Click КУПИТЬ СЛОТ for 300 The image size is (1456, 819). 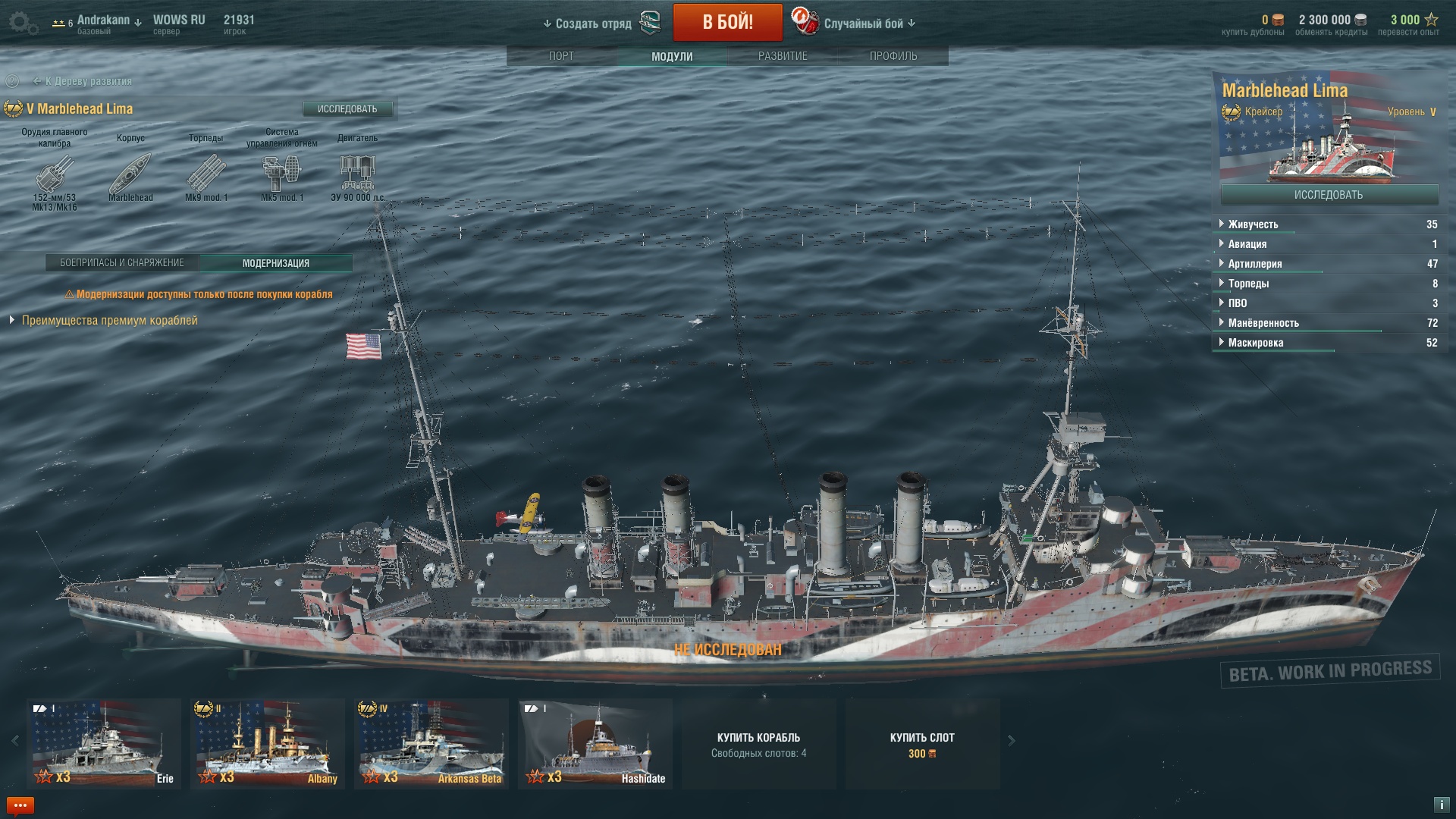[x=922, y=744]
